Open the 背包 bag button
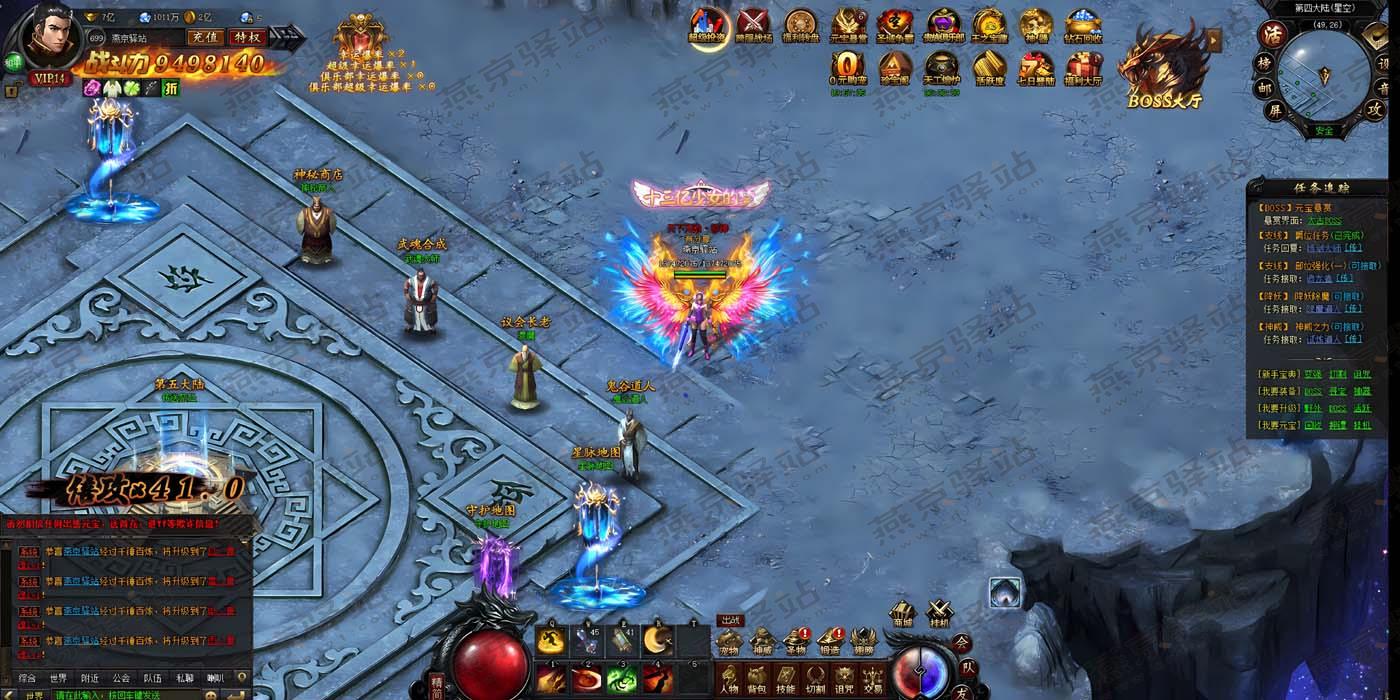 coord(758,678)
